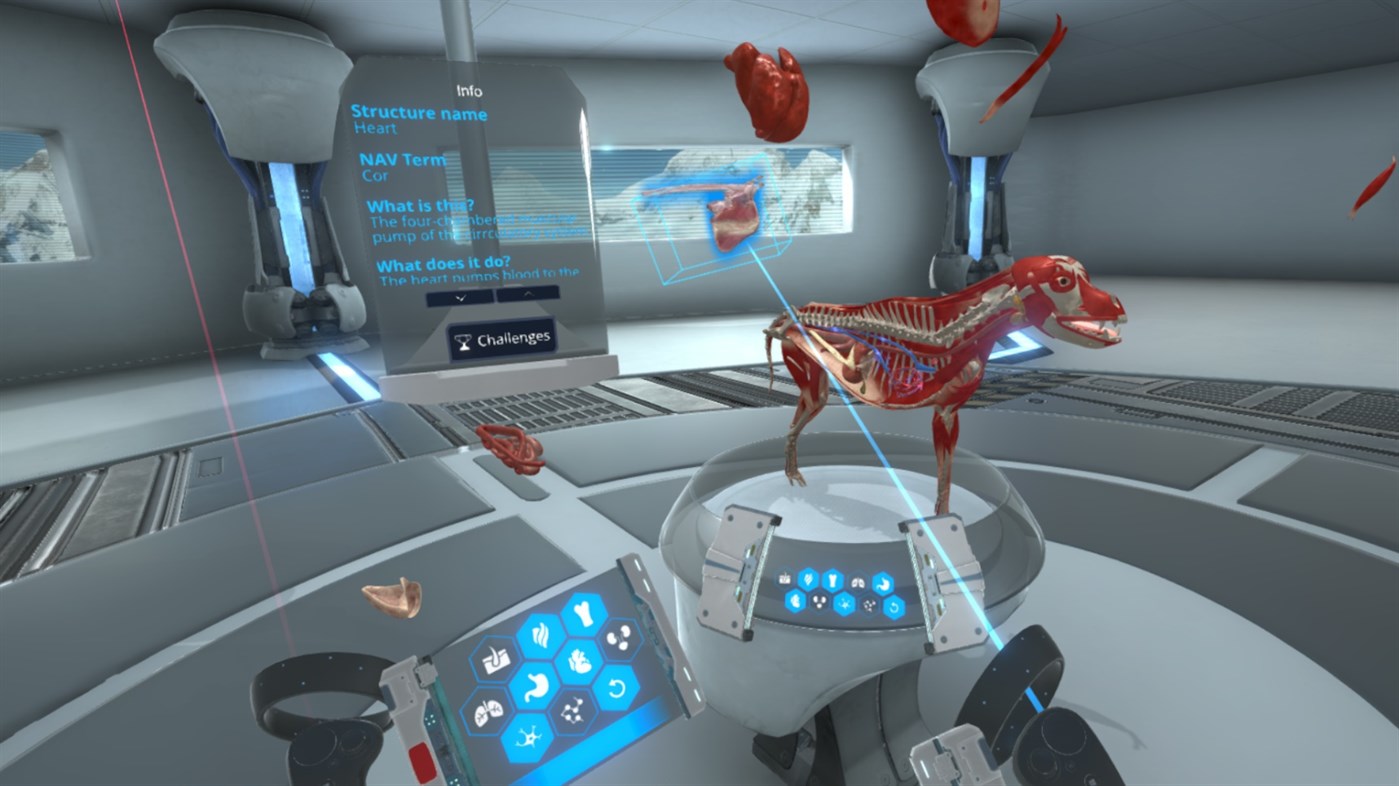
Task: Click the down chevron below the Info text
Action: click(x=459, y=298)
